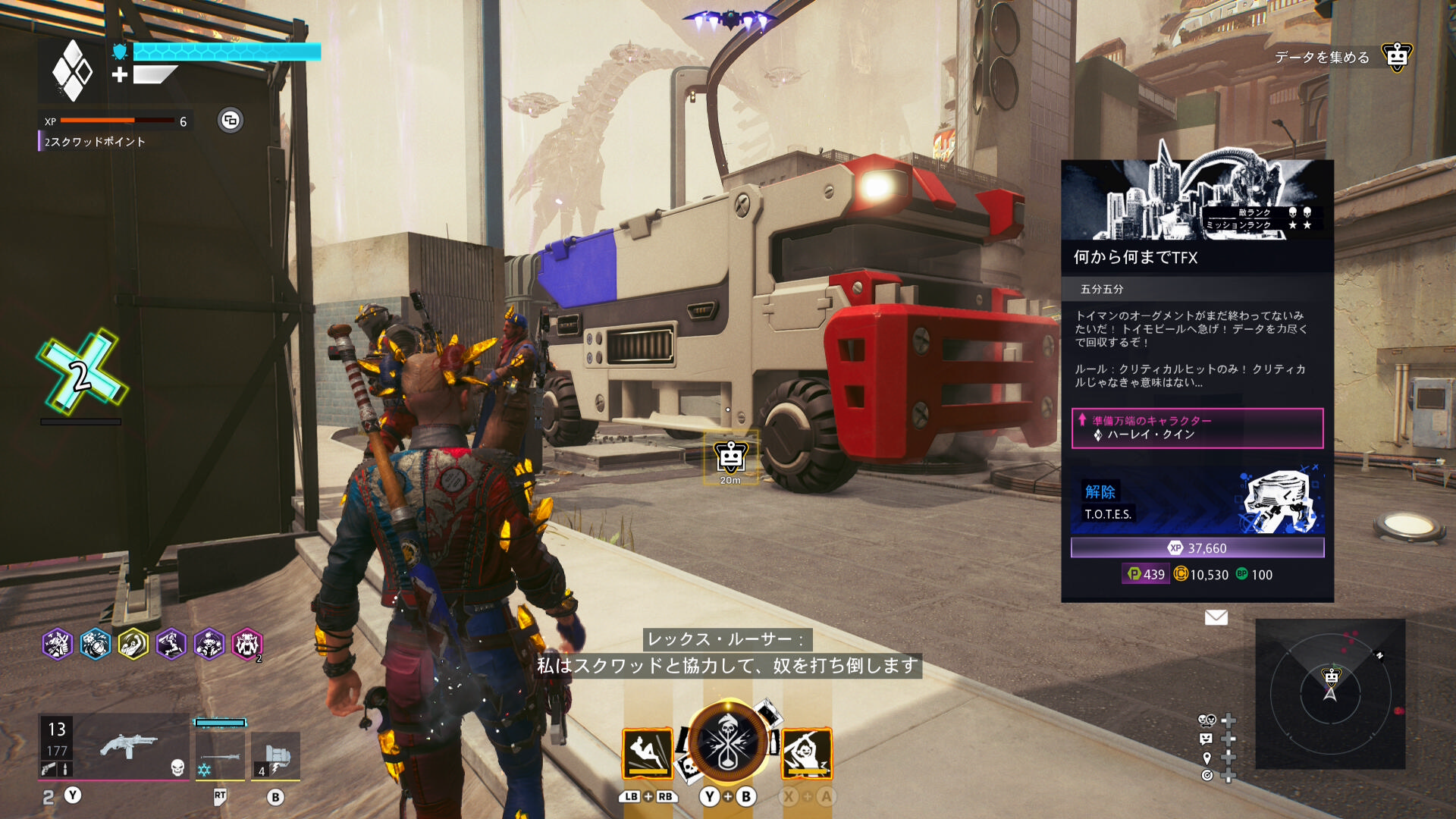The image size is (1456, 819).
Task: Click the yellow-bordered punching fist talent icon
Action: coord(133,645)
